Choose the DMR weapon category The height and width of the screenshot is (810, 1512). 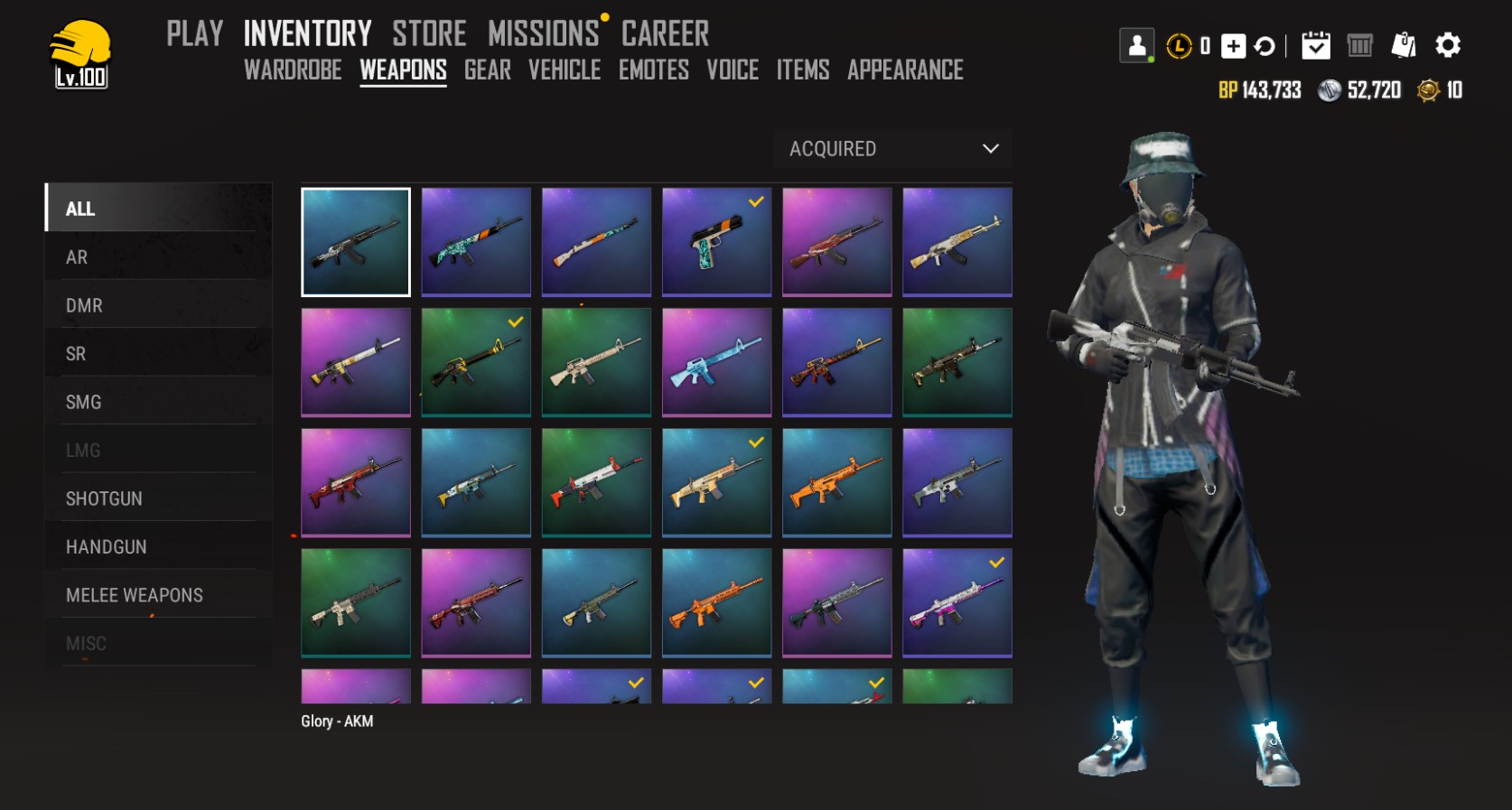(x=84, y=306)
